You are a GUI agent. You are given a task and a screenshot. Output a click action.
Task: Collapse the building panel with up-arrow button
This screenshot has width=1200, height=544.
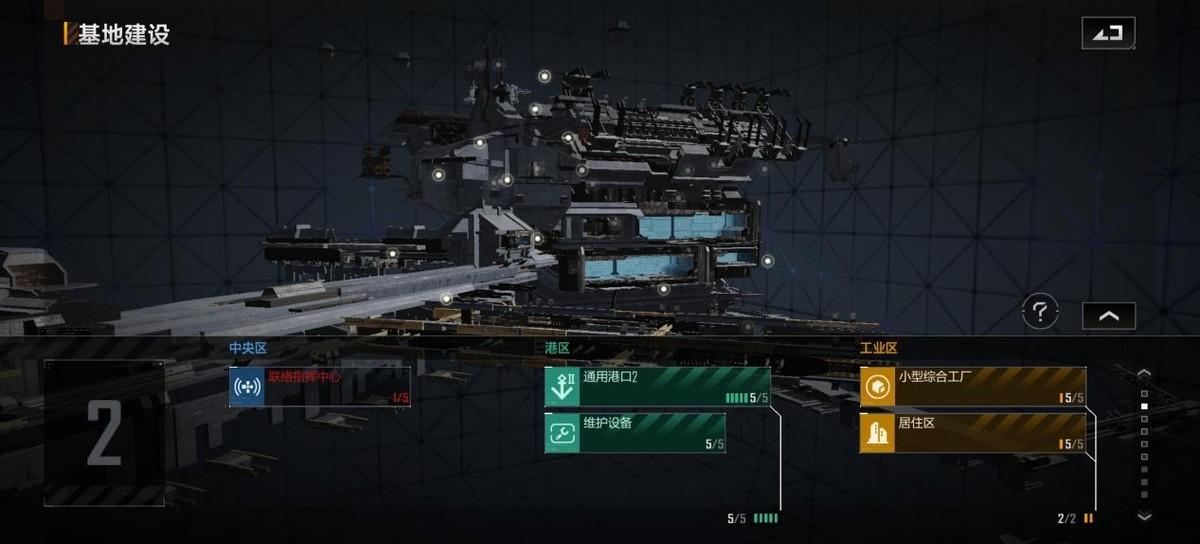pyautogui.click(x=1108, y=316)
